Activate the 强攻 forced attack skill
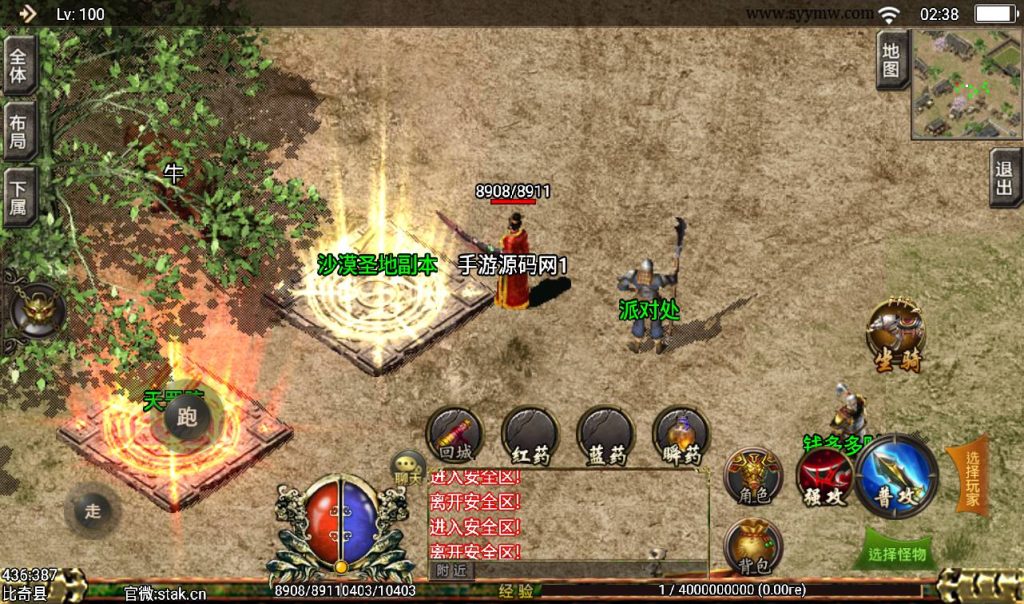 click(824, 478)
